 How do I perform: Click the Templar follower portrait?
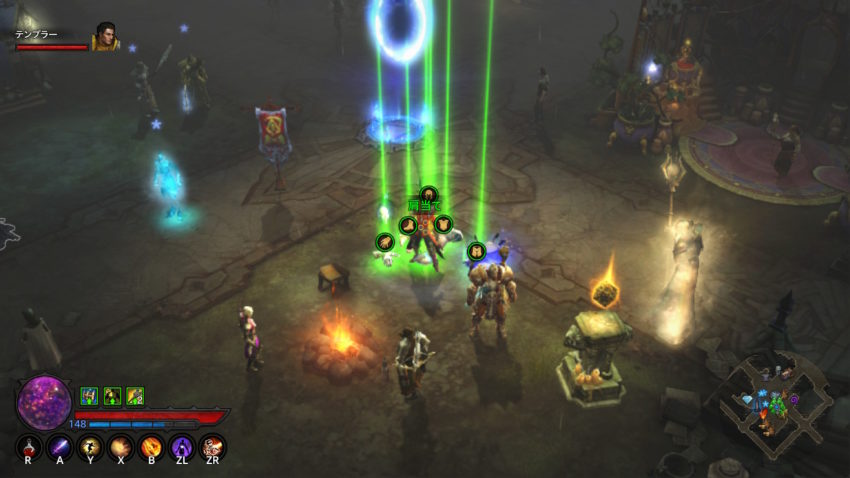(104, 37)
